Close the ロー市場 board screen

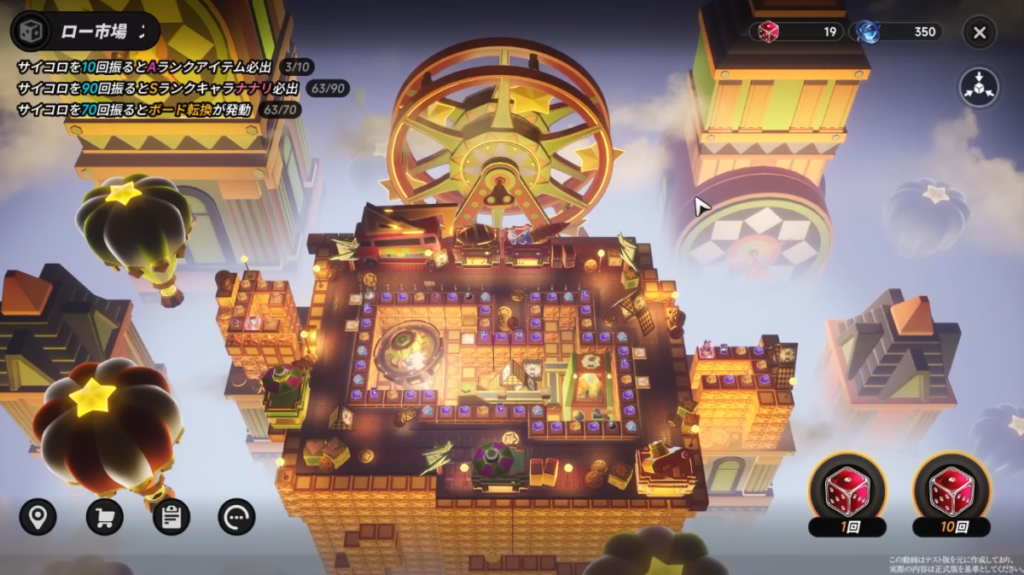click(x=979, y=32)
